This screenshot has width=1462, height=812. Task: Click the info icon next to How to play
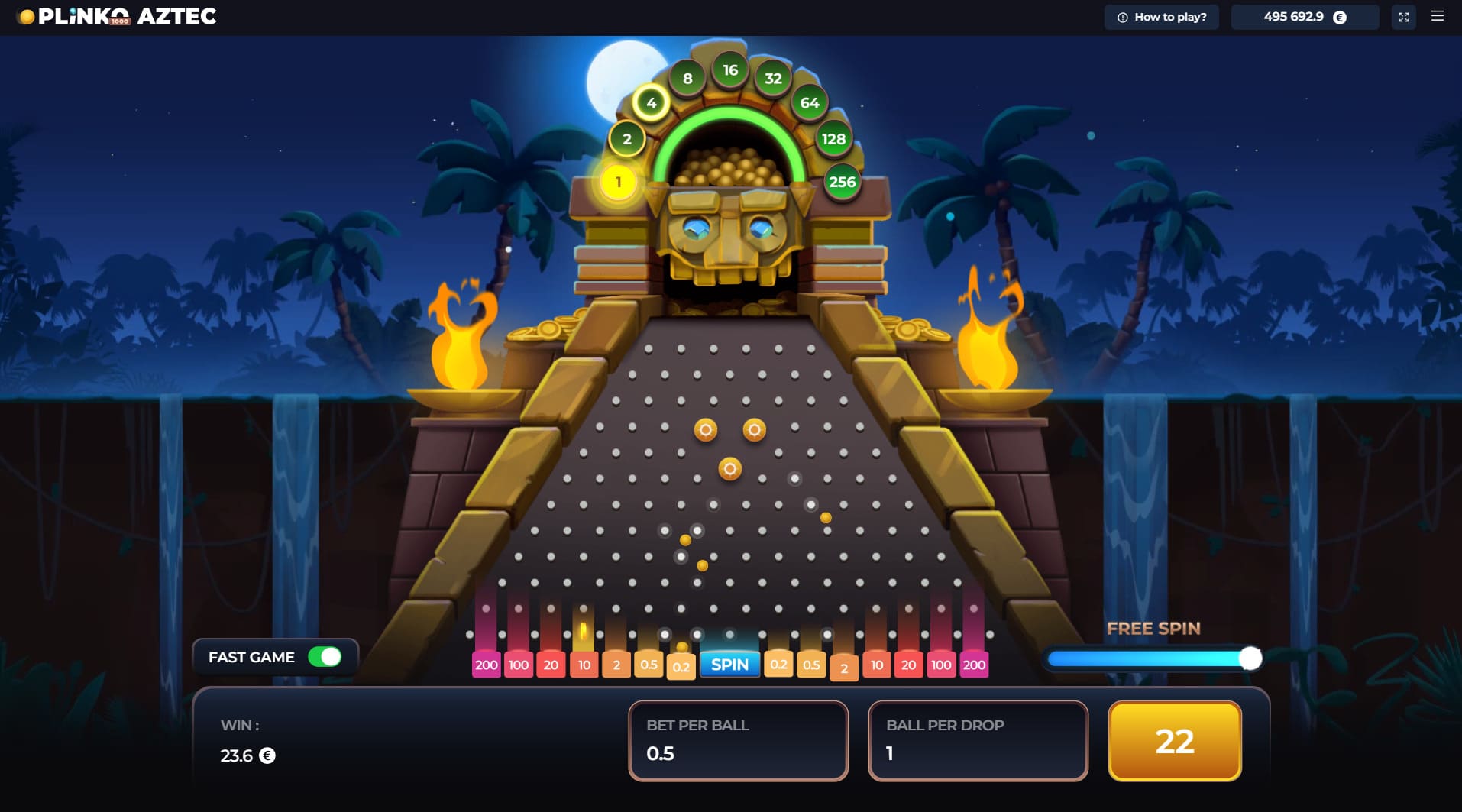(1122, 16)
